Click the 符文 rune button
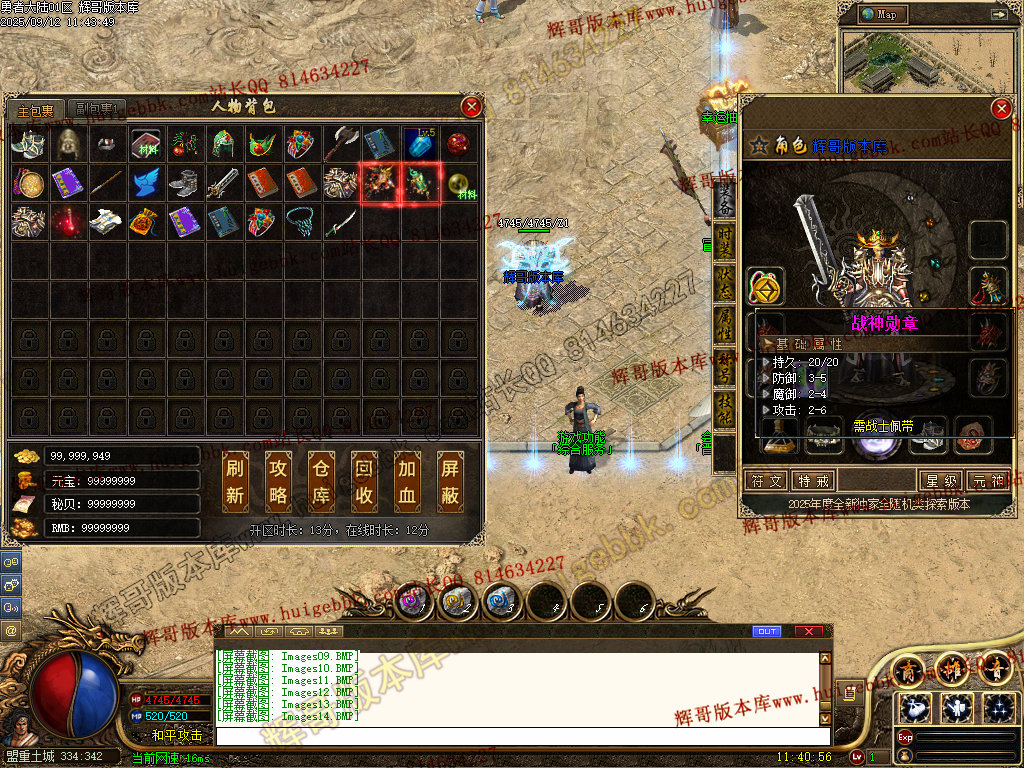 (767, 481)
